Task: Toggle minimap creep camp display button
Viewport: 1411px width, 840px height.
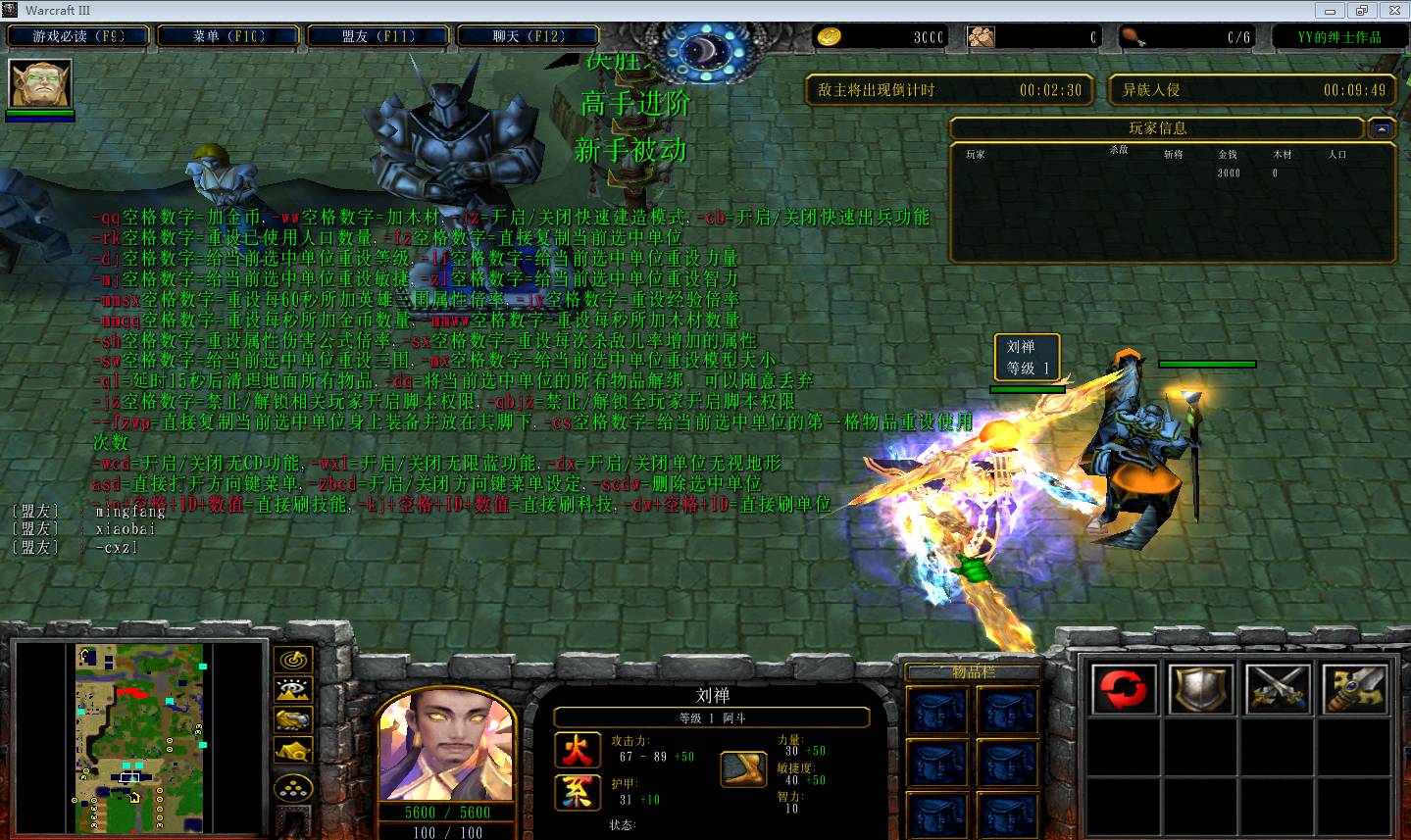Action: pos(293,751)
